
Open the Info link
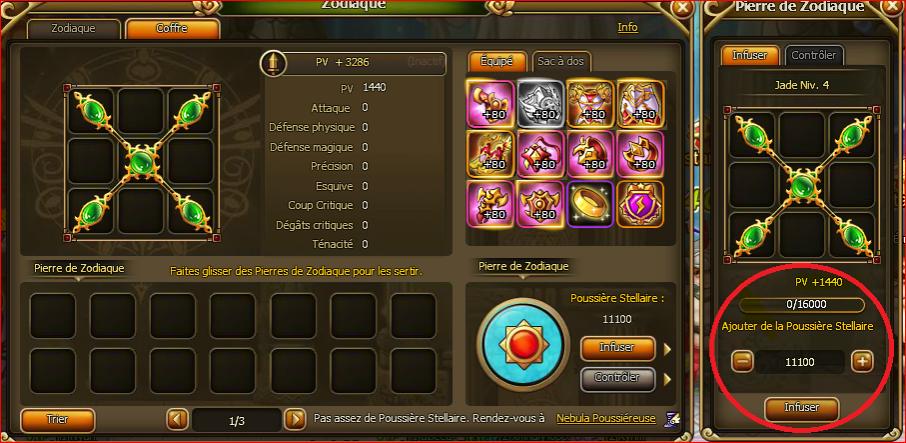[628, 27]
